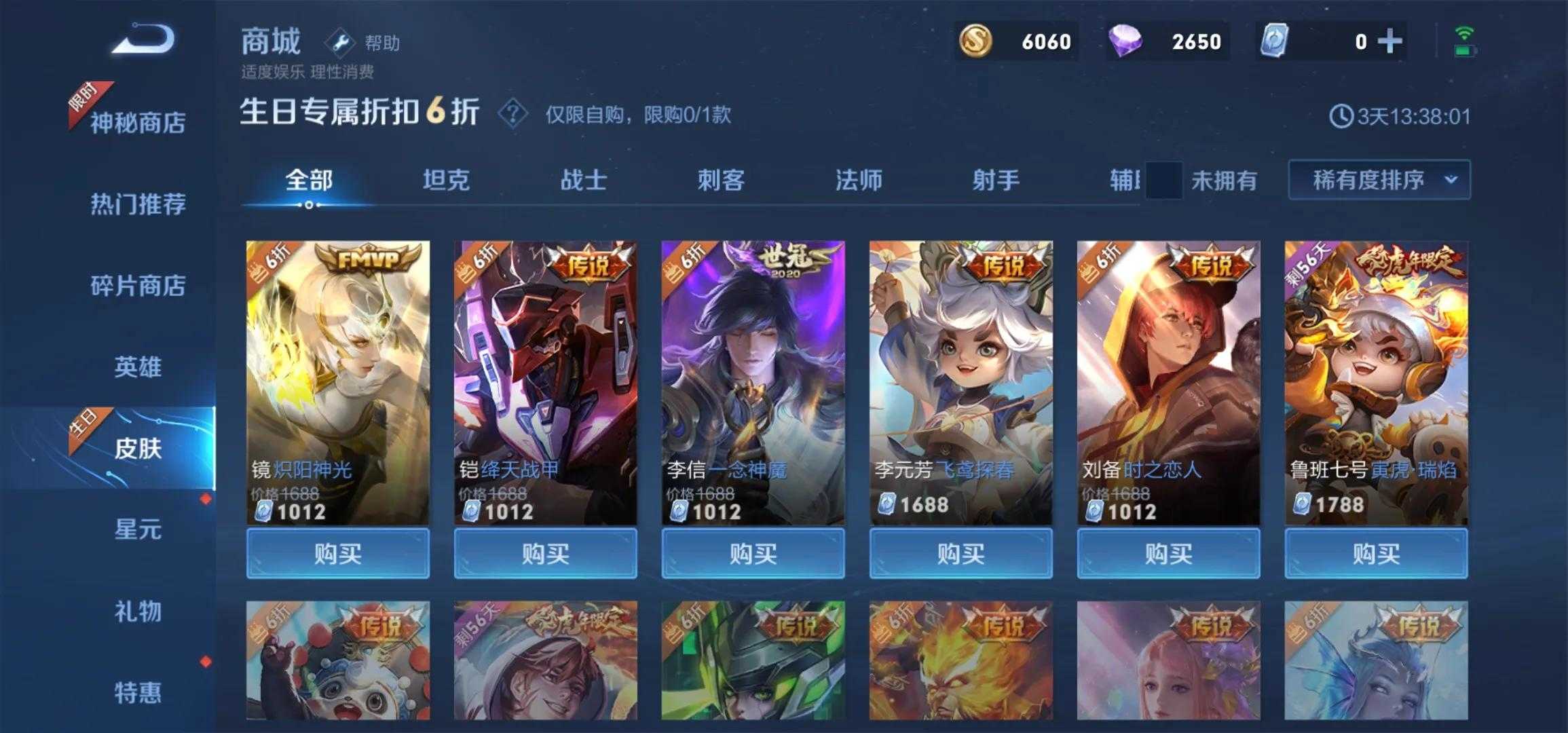The height and width of the screenshot is (733, 1568).
Task: Open 礼物 gift section
Action: coord(138,612)
